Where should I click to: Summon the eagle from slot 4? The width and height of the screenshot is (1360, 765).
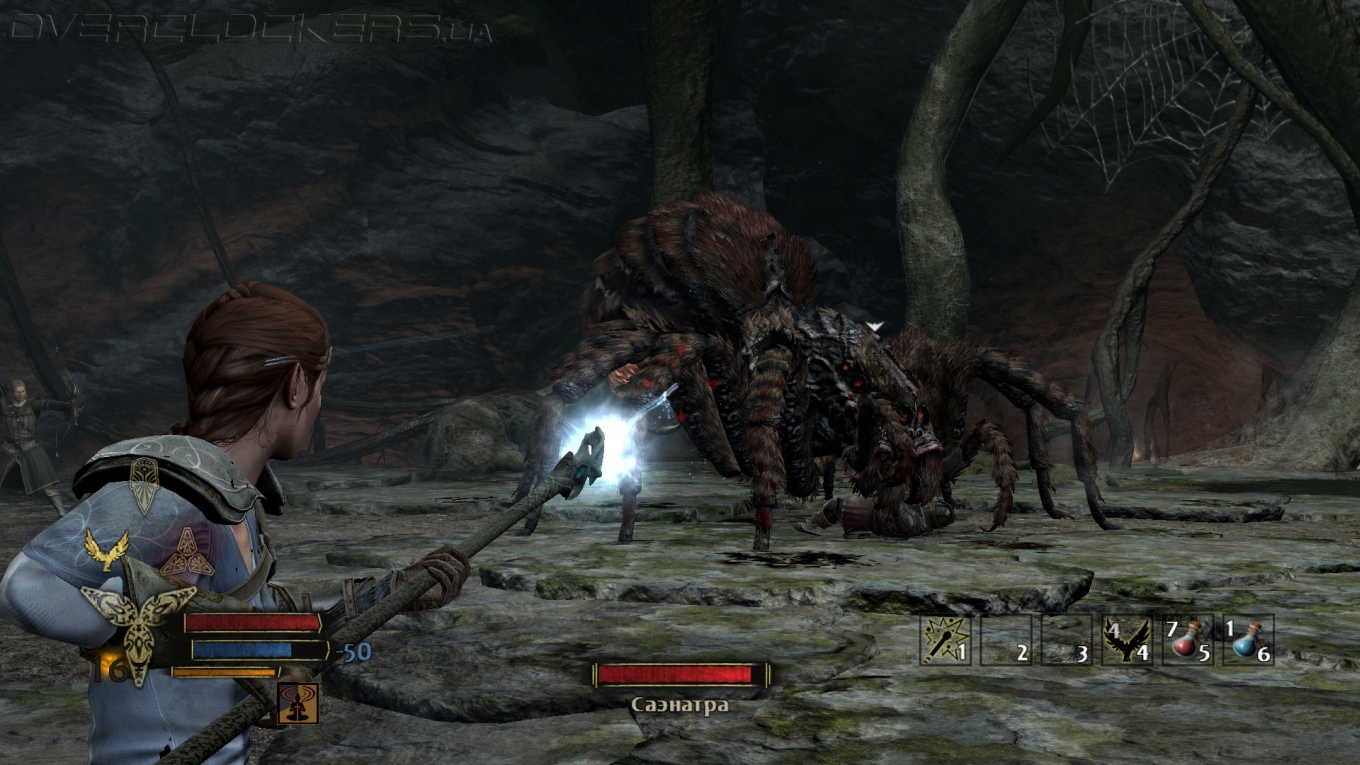(1126, 640)
